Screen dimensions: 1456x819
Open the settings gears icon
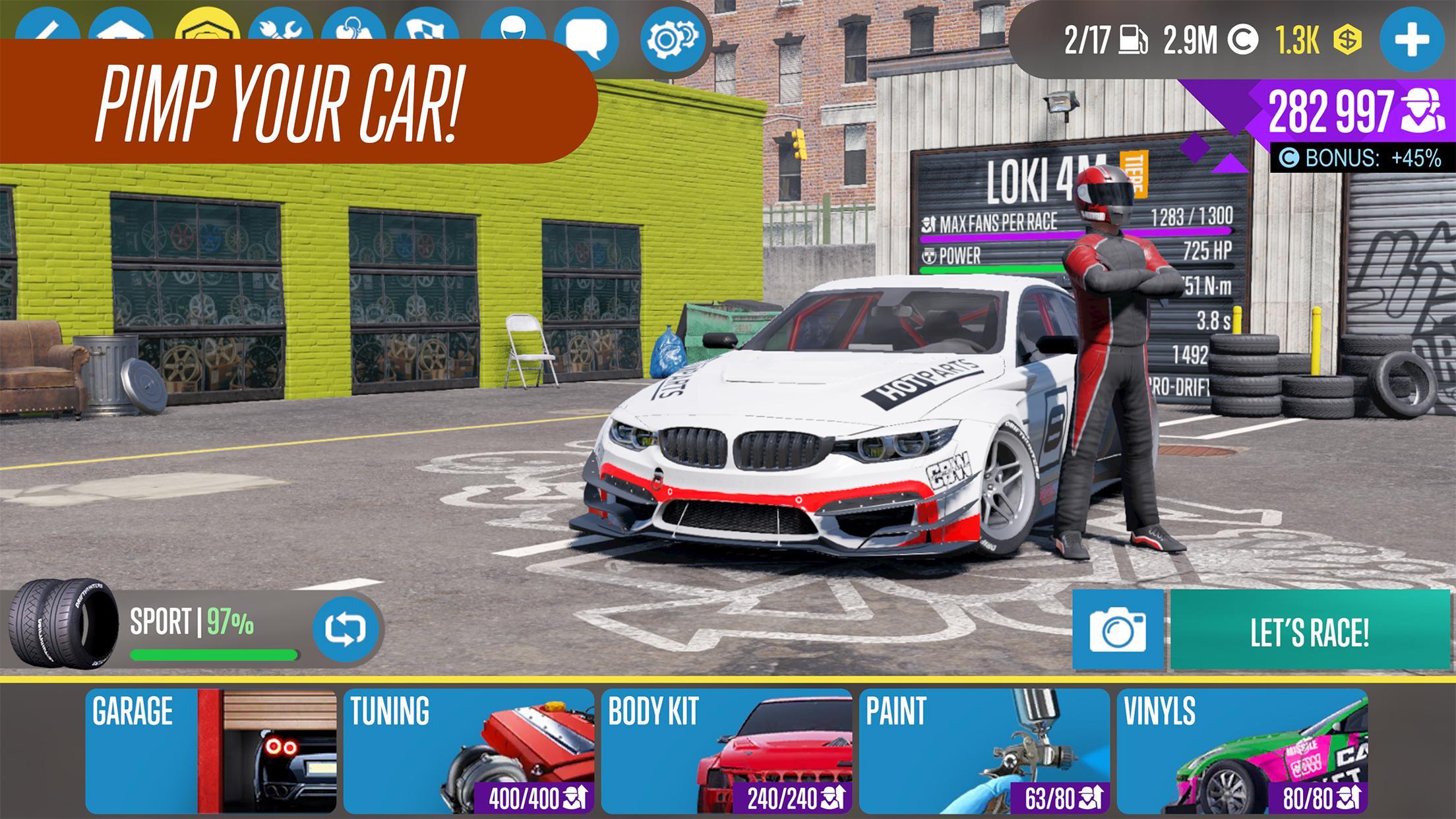[672, 38]
